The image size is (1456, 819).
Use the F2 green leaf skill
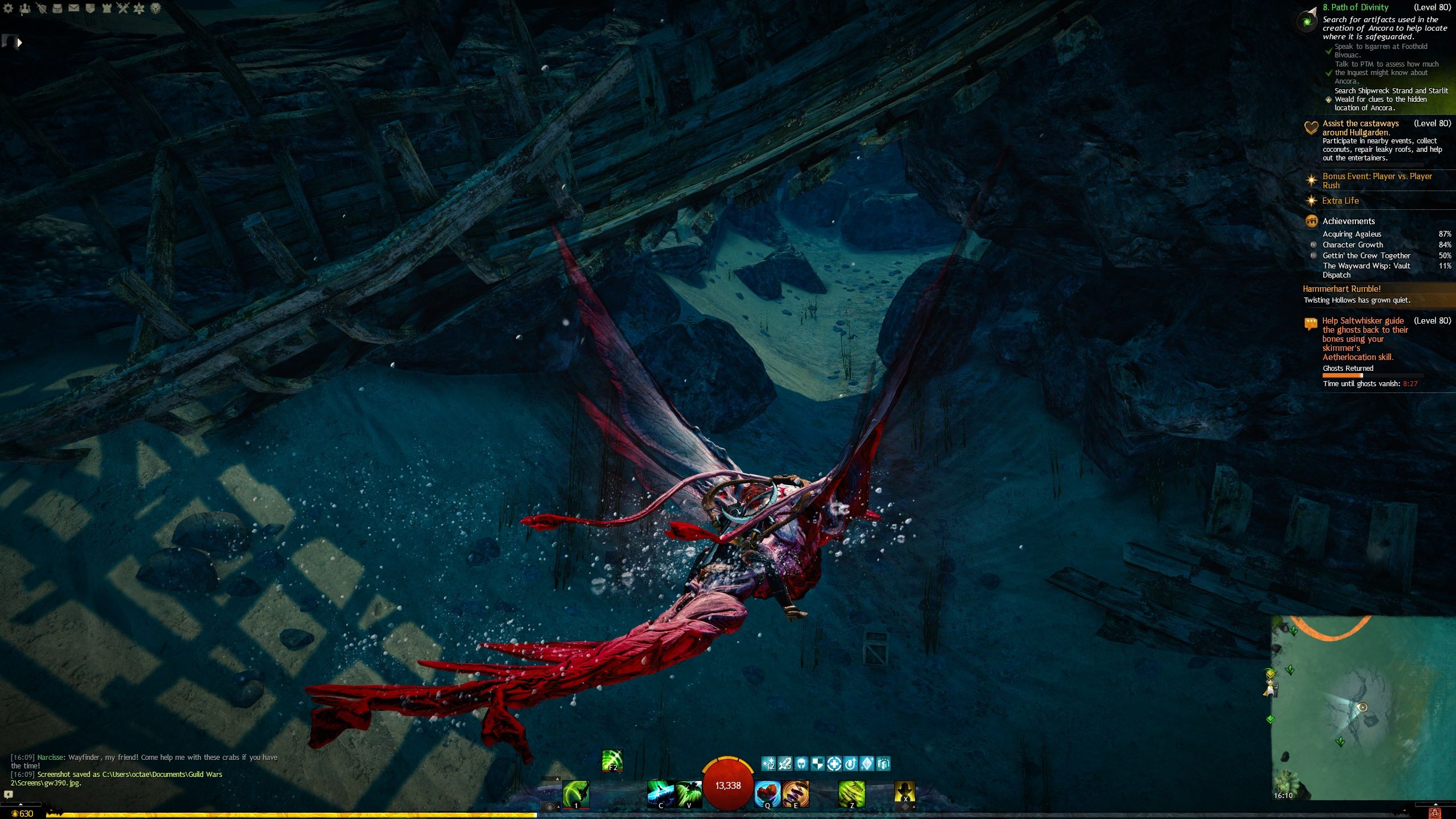(x=613, y=760)
